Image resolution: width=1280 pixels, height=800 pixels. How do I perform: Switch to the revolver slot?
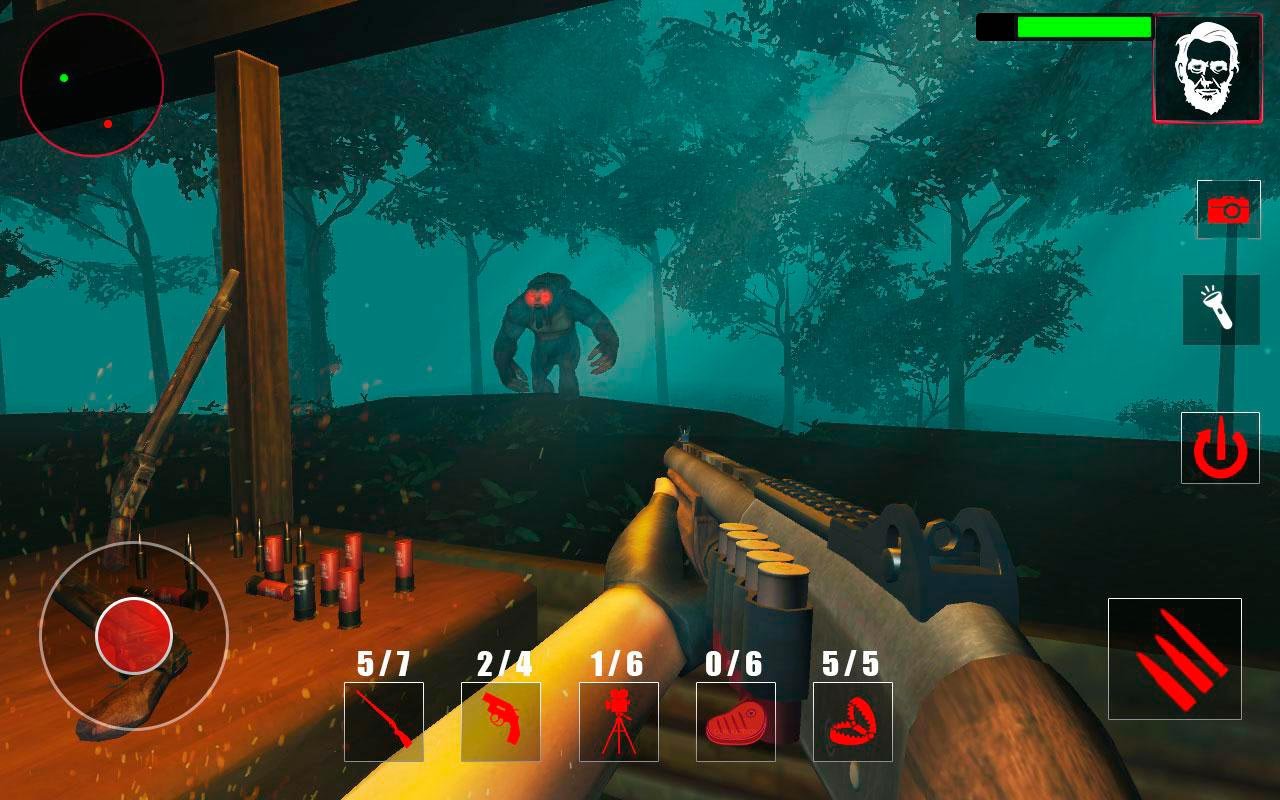point(501,722)
